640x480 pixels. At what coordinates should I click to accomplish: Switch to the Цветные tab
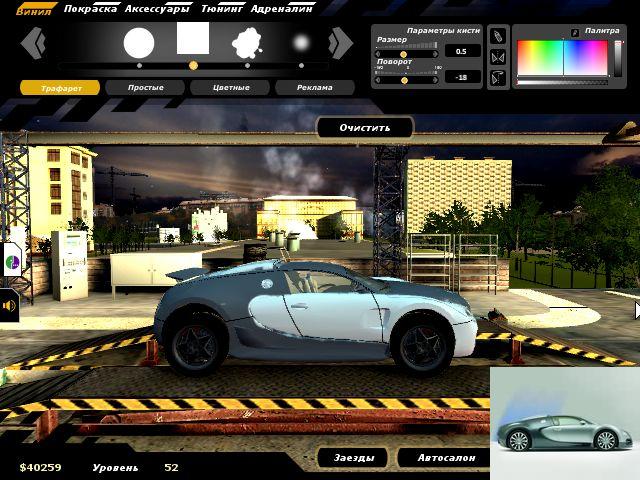(x=231, y=88)
